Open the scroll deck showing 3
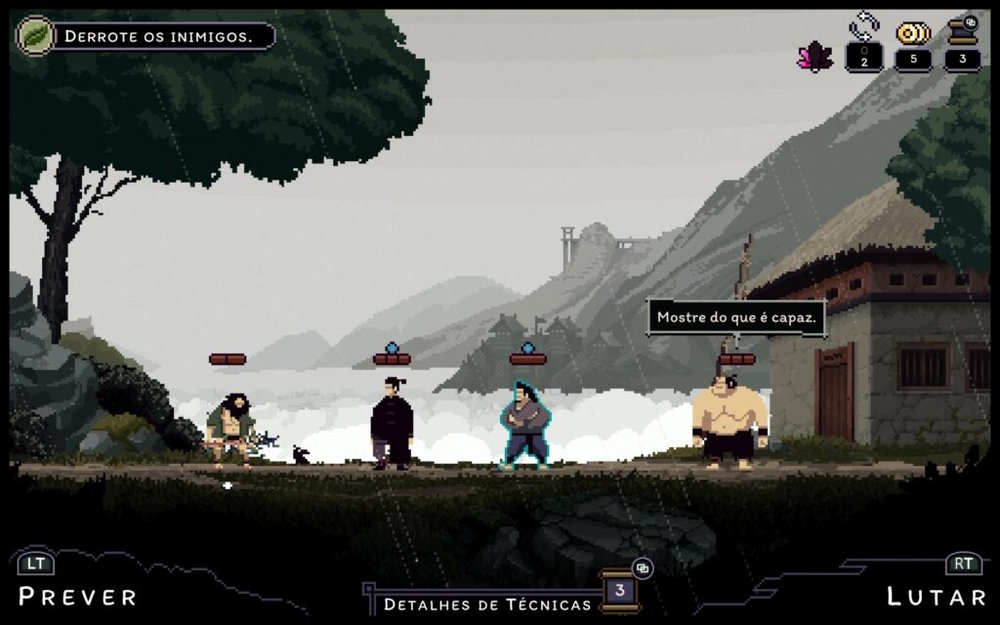 pyautogui.click(x=619, y=590)
